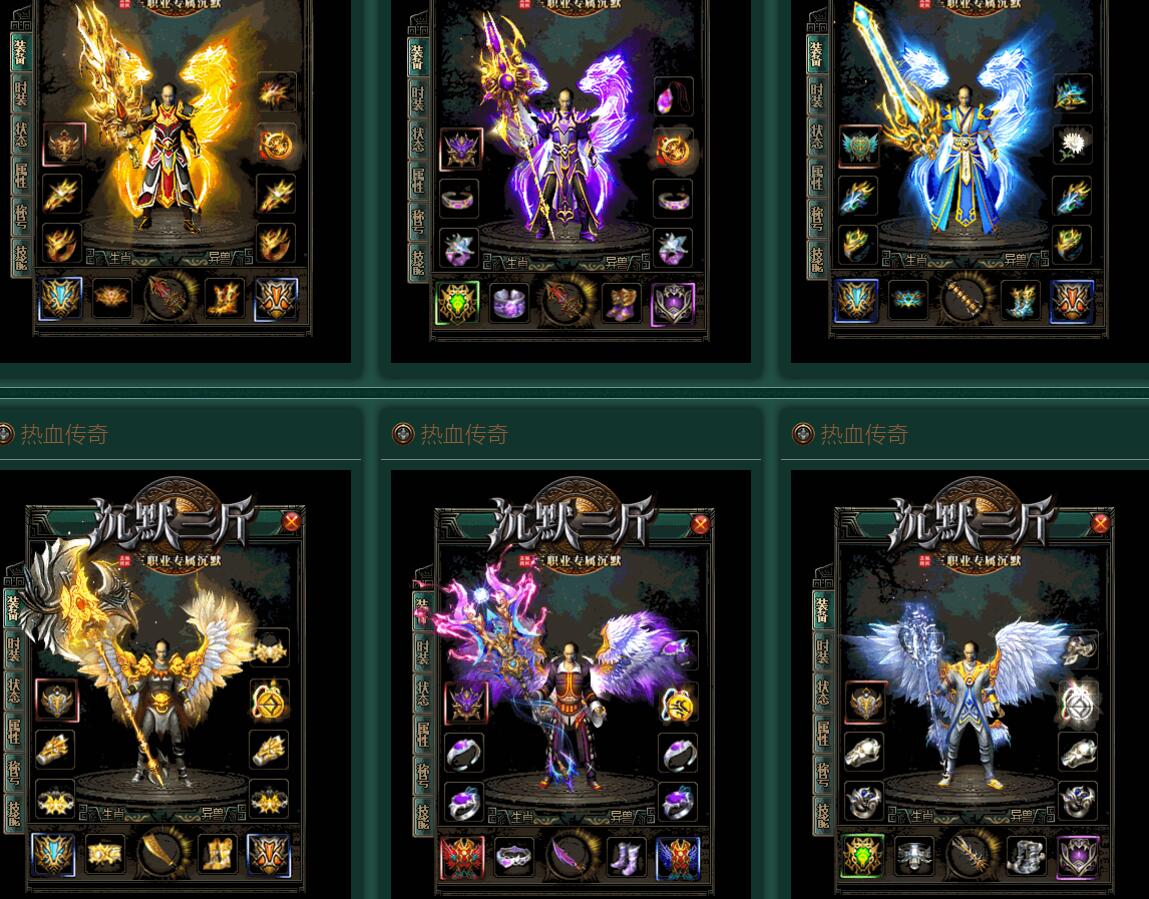Choose the purple curved dagger slot
This screenshot has width=1149, height=899.
(570, 858)
